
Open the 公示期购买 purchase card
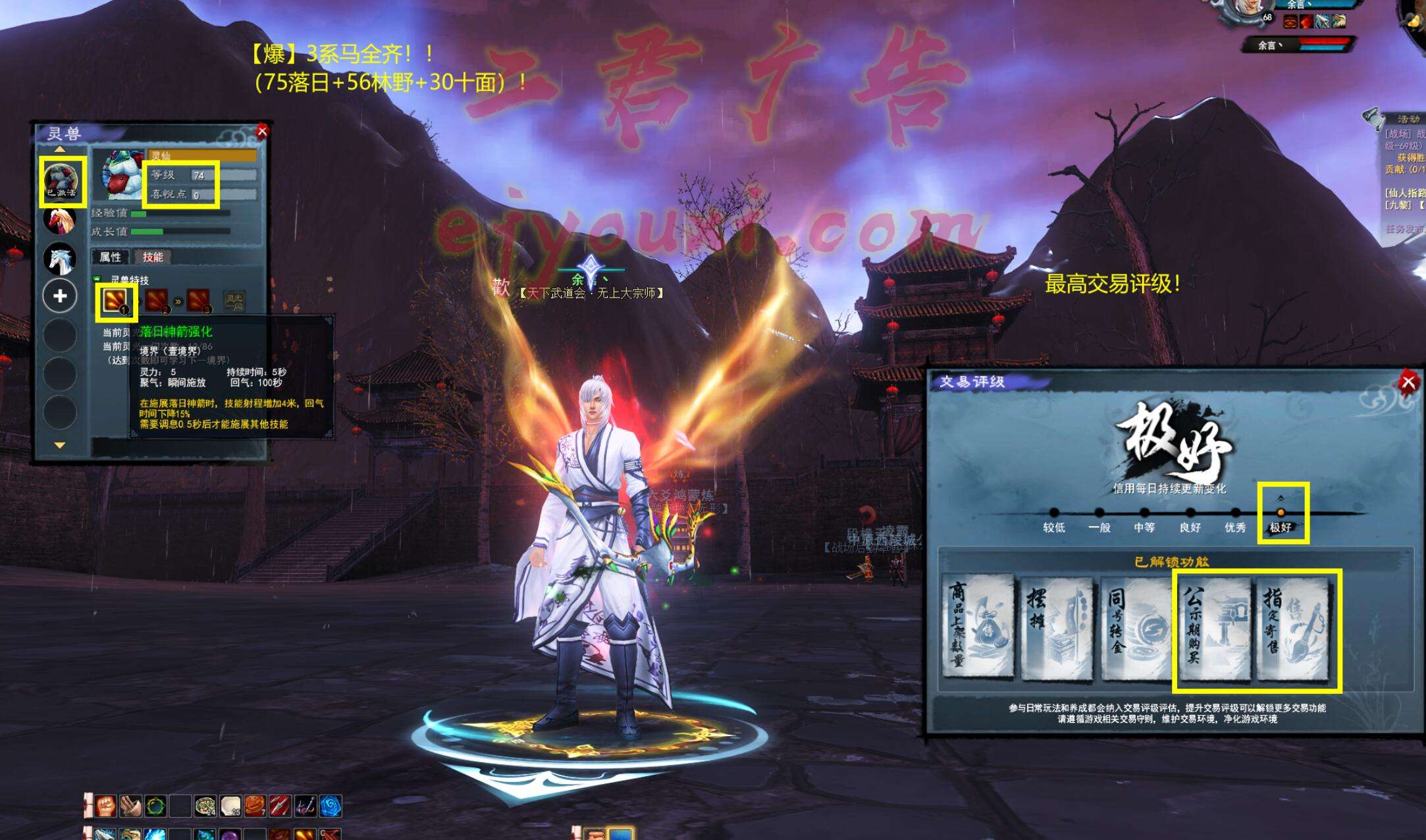(1213, 626)
